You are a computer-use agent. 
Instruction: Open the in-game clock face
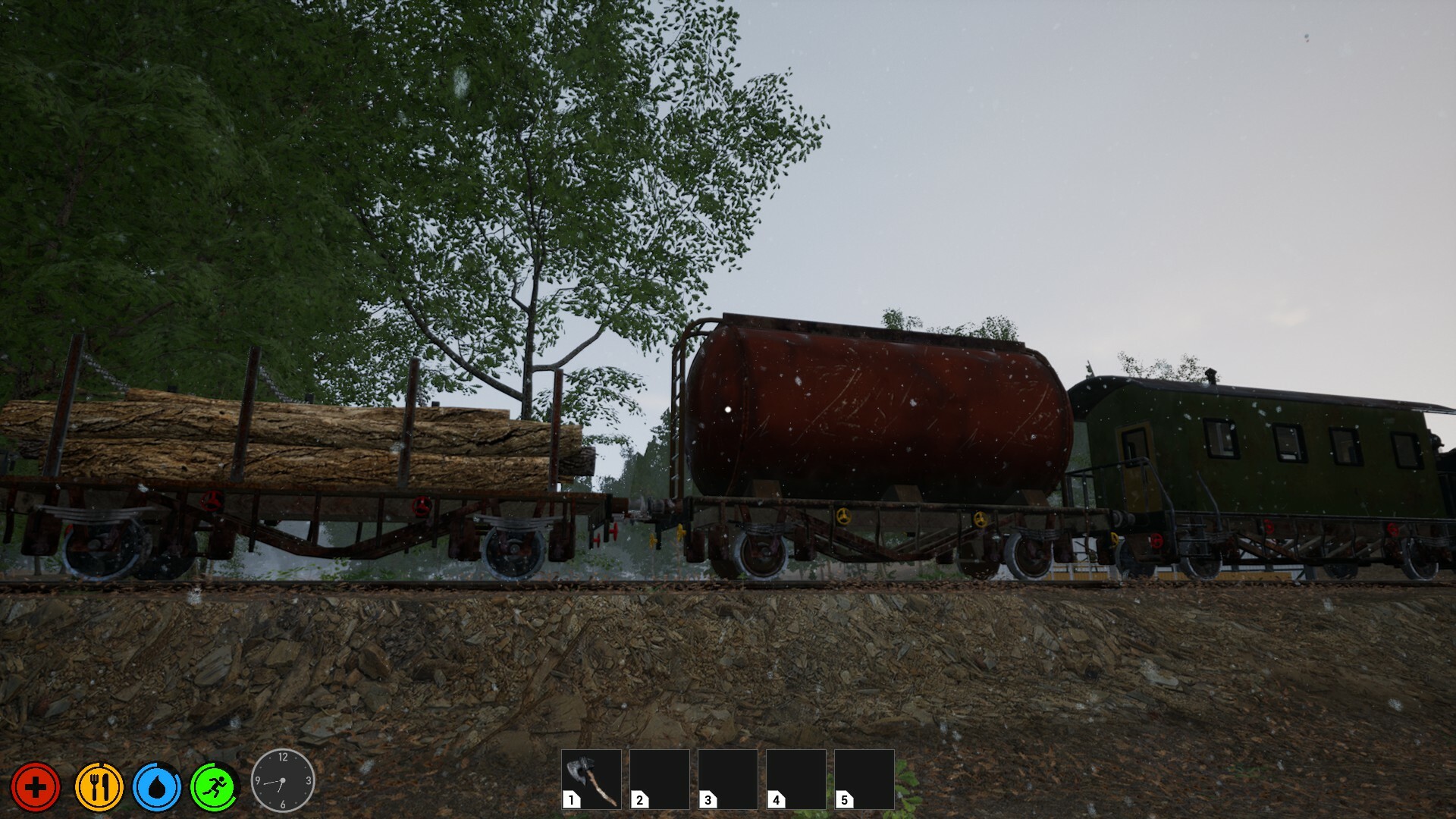pos(284,782)
